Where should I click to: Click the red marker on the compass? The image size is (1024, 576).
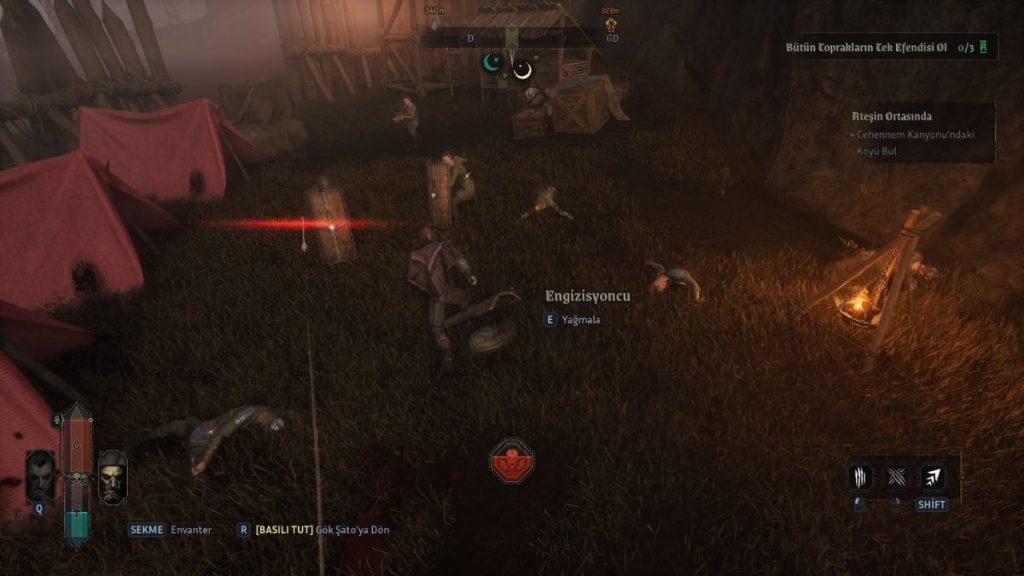608,25
